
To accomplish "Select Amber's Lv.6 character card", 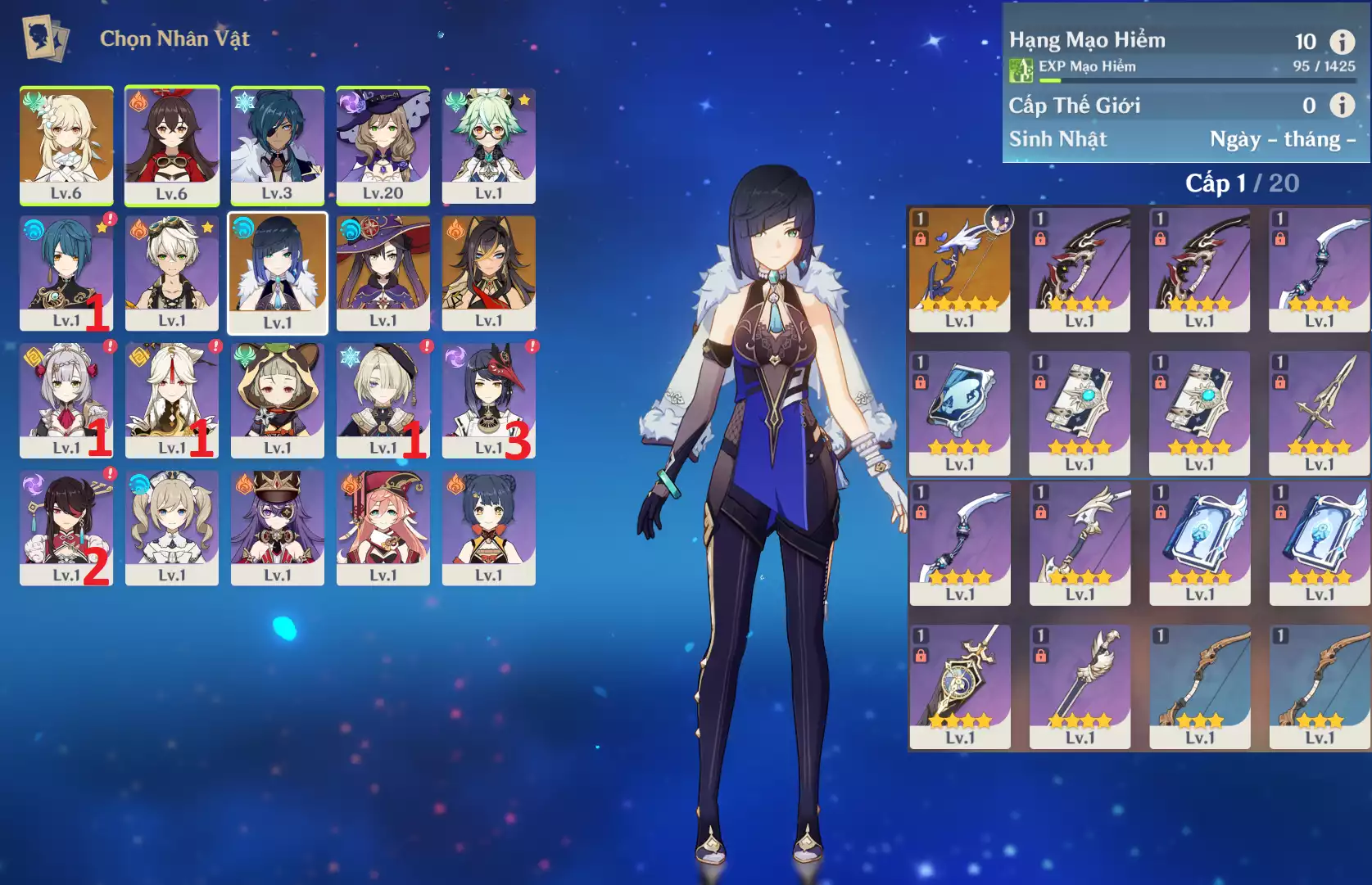I will click(x=172, y=146).
